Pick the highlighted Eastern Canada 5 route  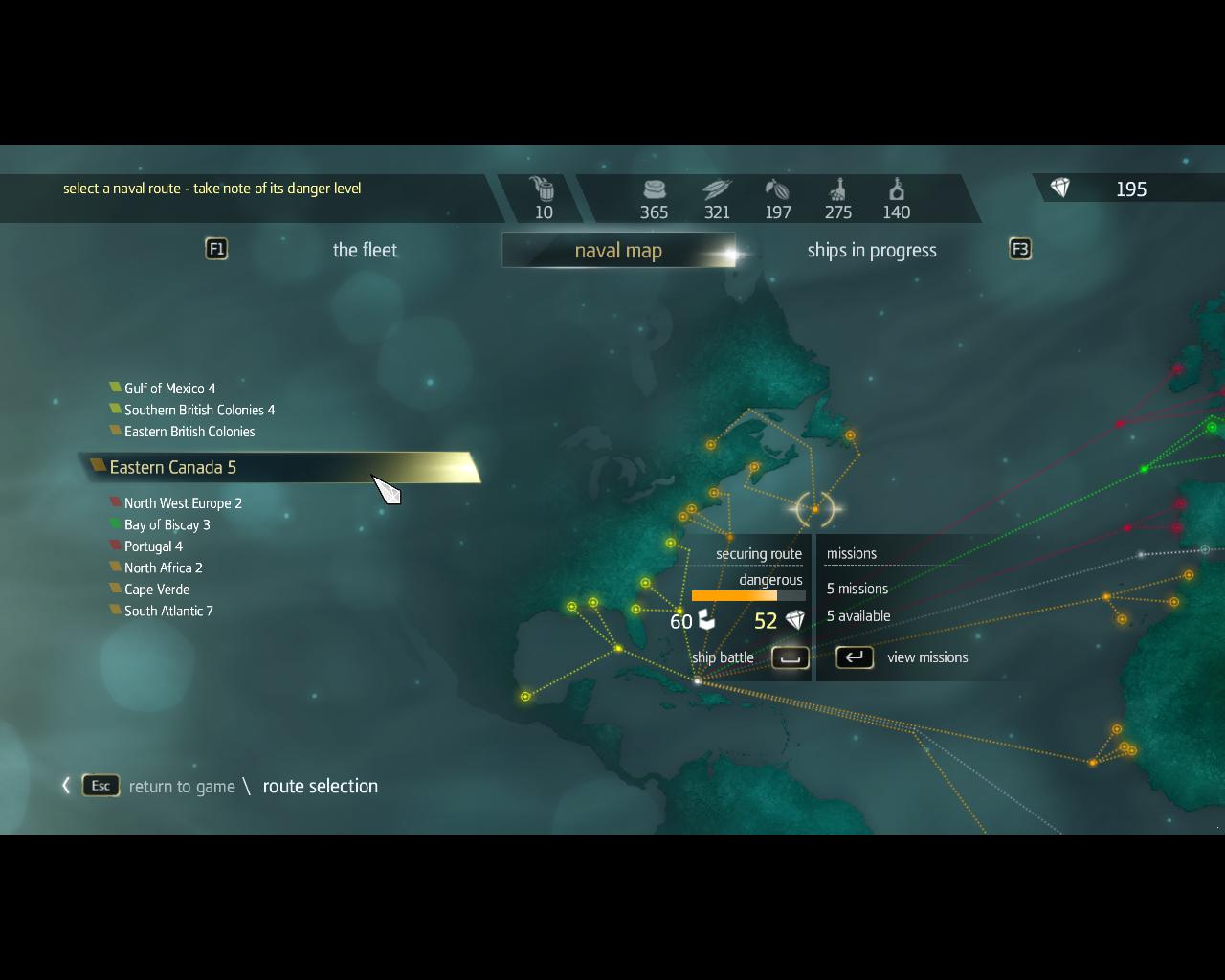coord(173,467)
